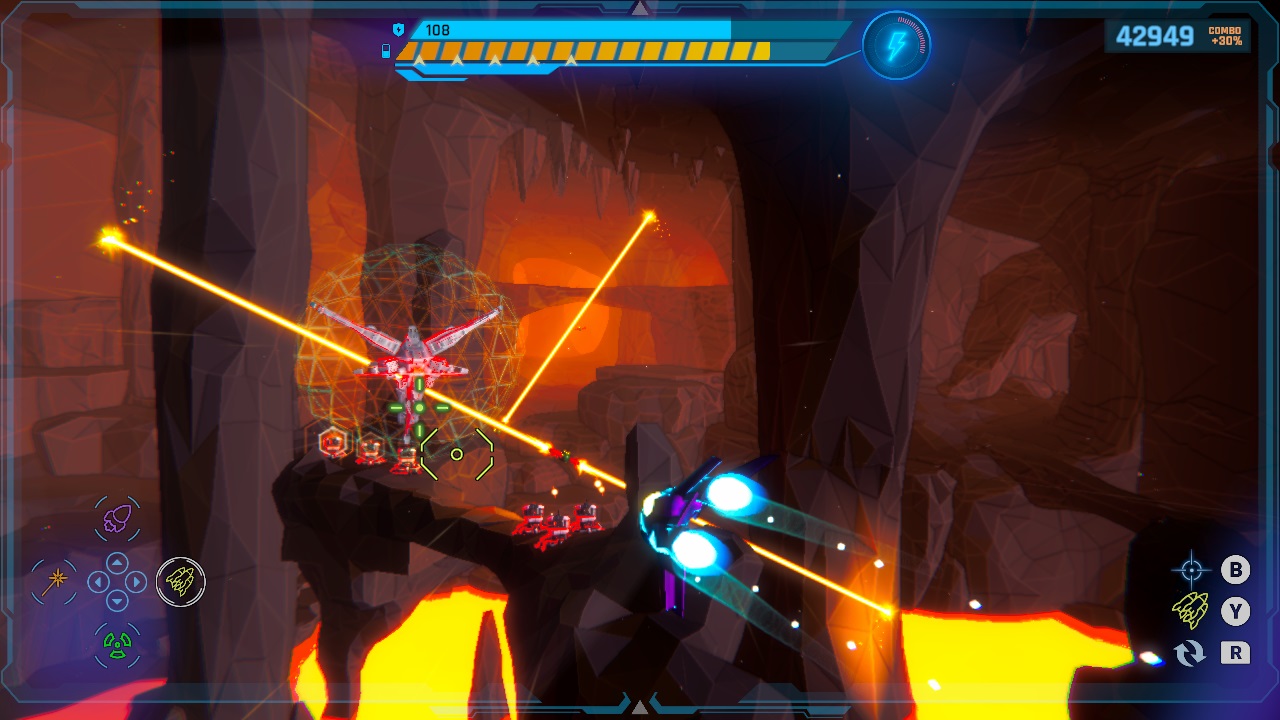This screenshot has width=1280, height=720.
Task: Click the highlighted yellow rocket weapon icon
Action: 181,582
